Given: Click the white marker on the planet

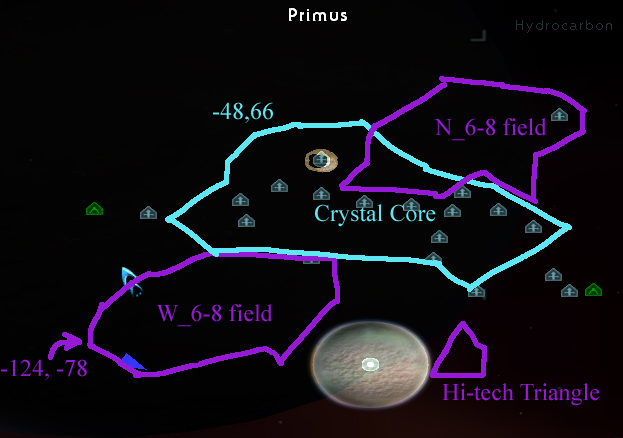Looking at the screenshot, I should 370,364.
